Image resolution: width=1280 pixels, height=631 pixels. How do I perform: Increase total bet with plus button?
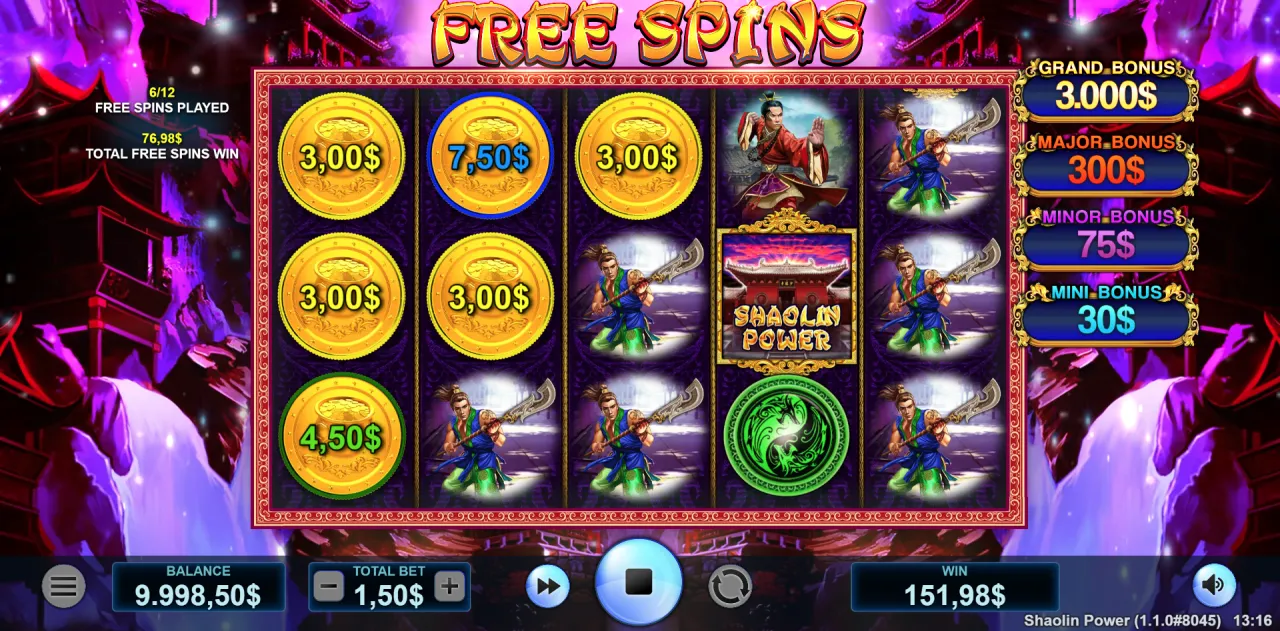pyautogui.click(x=450, y=587)
